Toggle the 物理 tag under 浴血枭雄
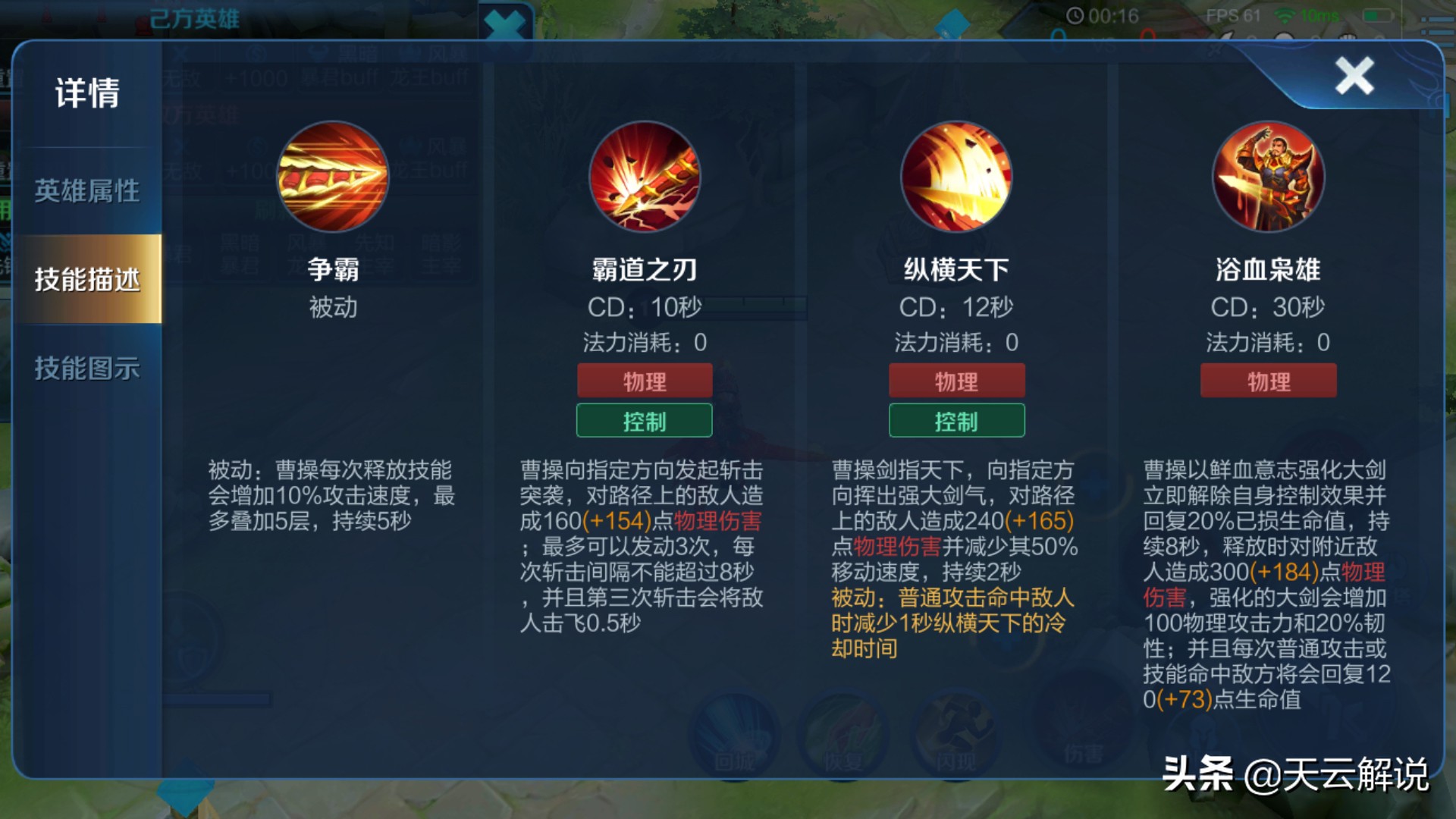1456x819 pixels. (1269, 380)
